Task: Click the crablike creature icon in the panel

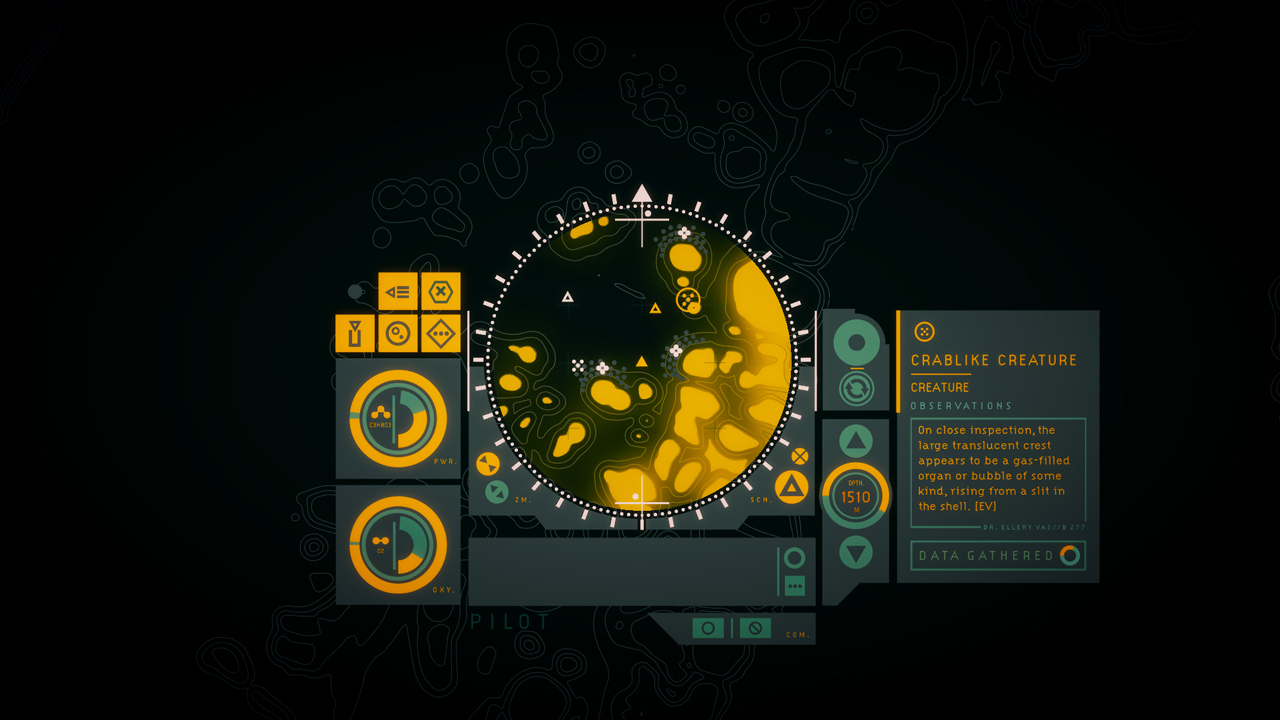Action: pyautogui.click(x=925, y=330)
